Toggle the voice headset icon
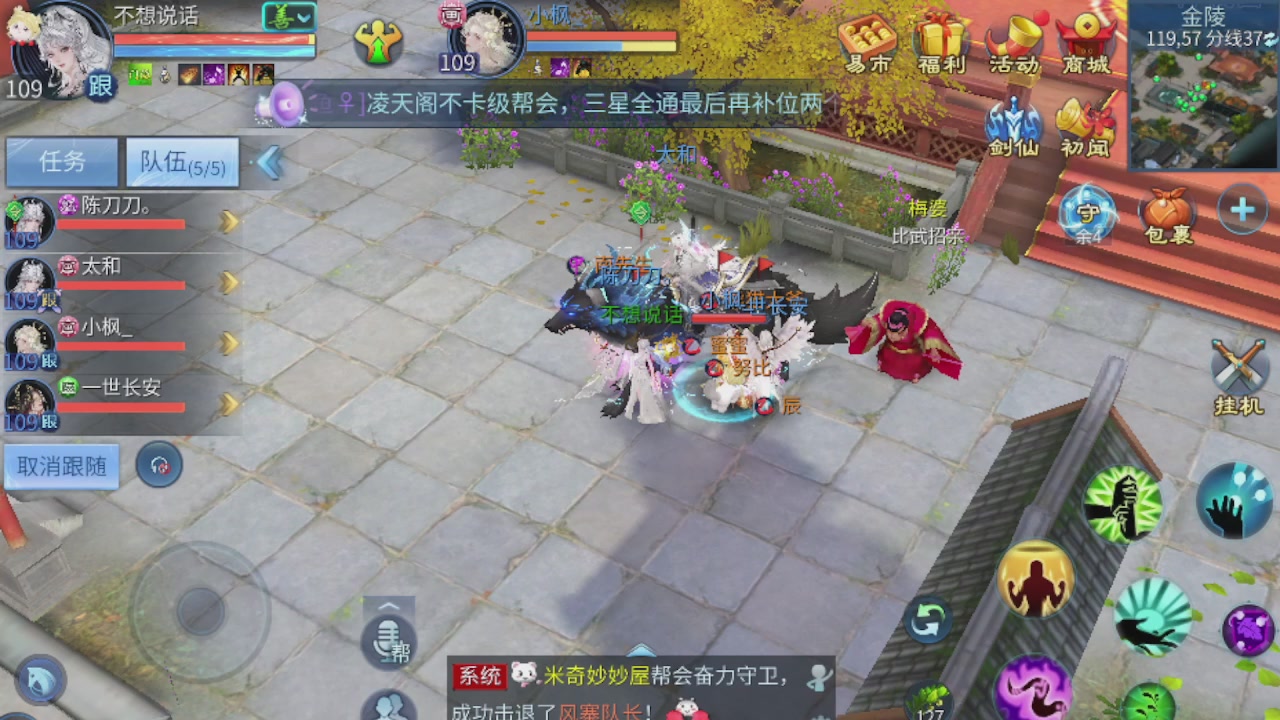Viewport: 1280px width, 720px height. (x=159, y=464)
